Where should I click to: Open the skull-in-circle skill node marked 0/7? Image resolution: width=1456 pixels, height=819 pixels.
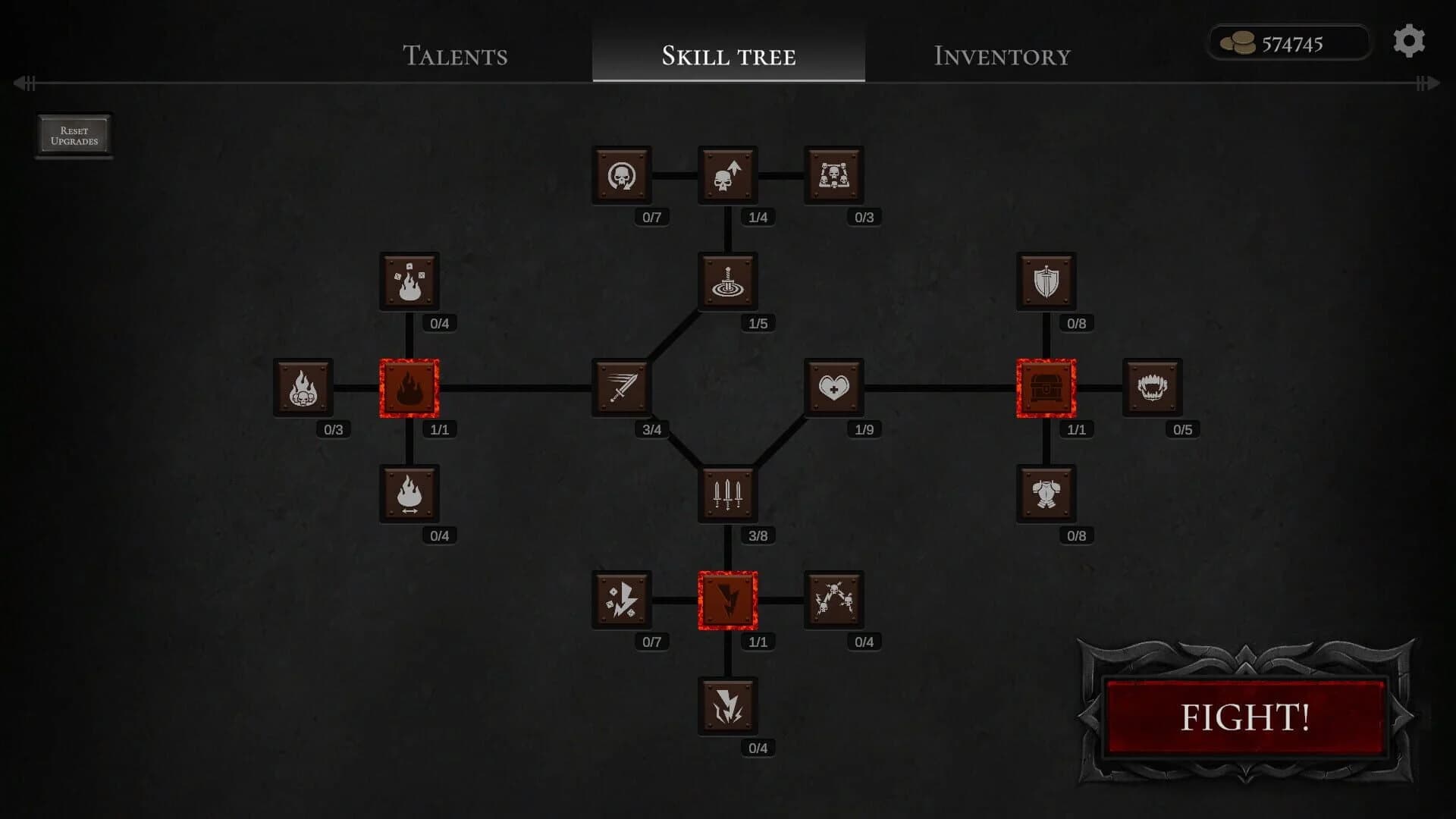point(621,175)
